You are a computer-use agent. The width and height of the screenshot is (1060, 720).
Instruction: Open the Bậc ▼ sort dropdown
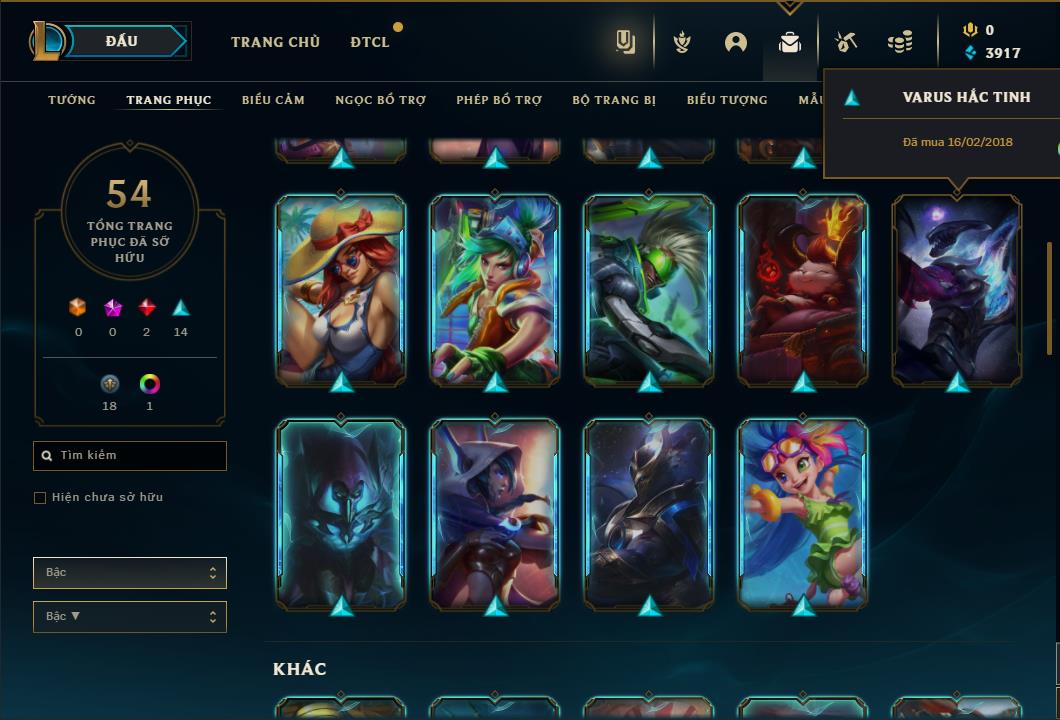130,617
